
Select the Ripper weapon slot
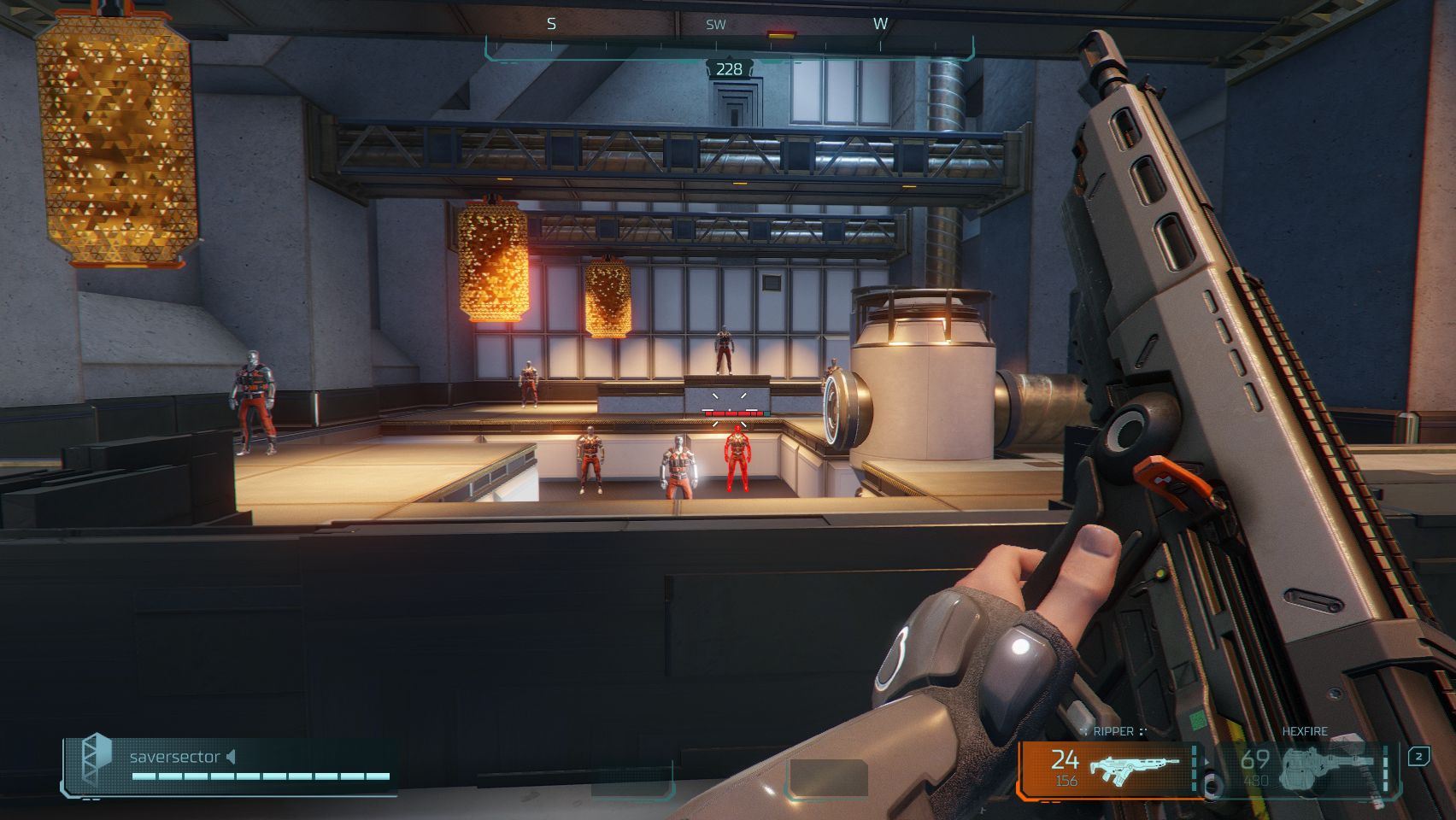click(1111, 768)
